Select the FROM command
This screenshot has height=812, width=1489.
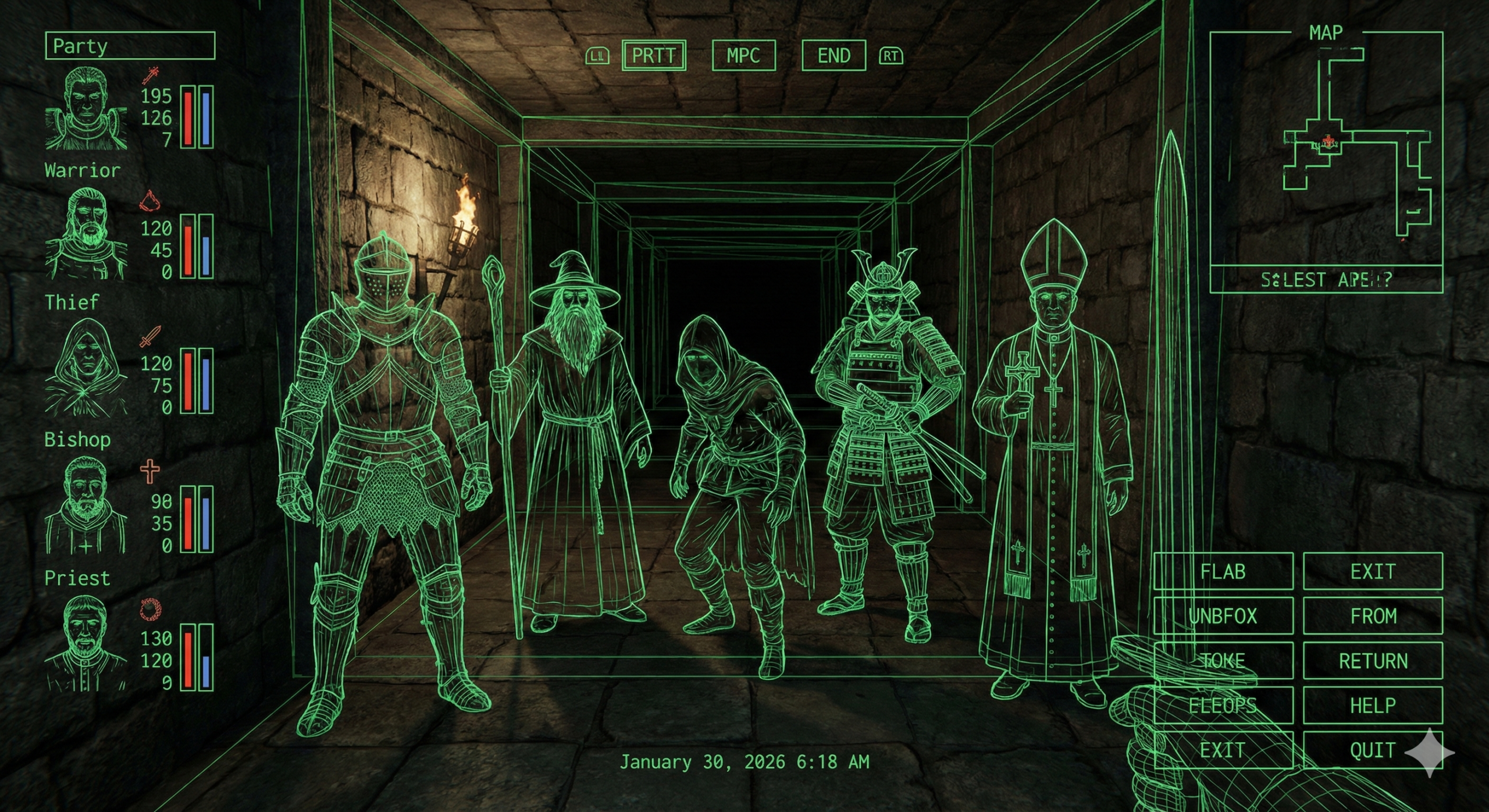(x=1373, y=616)
